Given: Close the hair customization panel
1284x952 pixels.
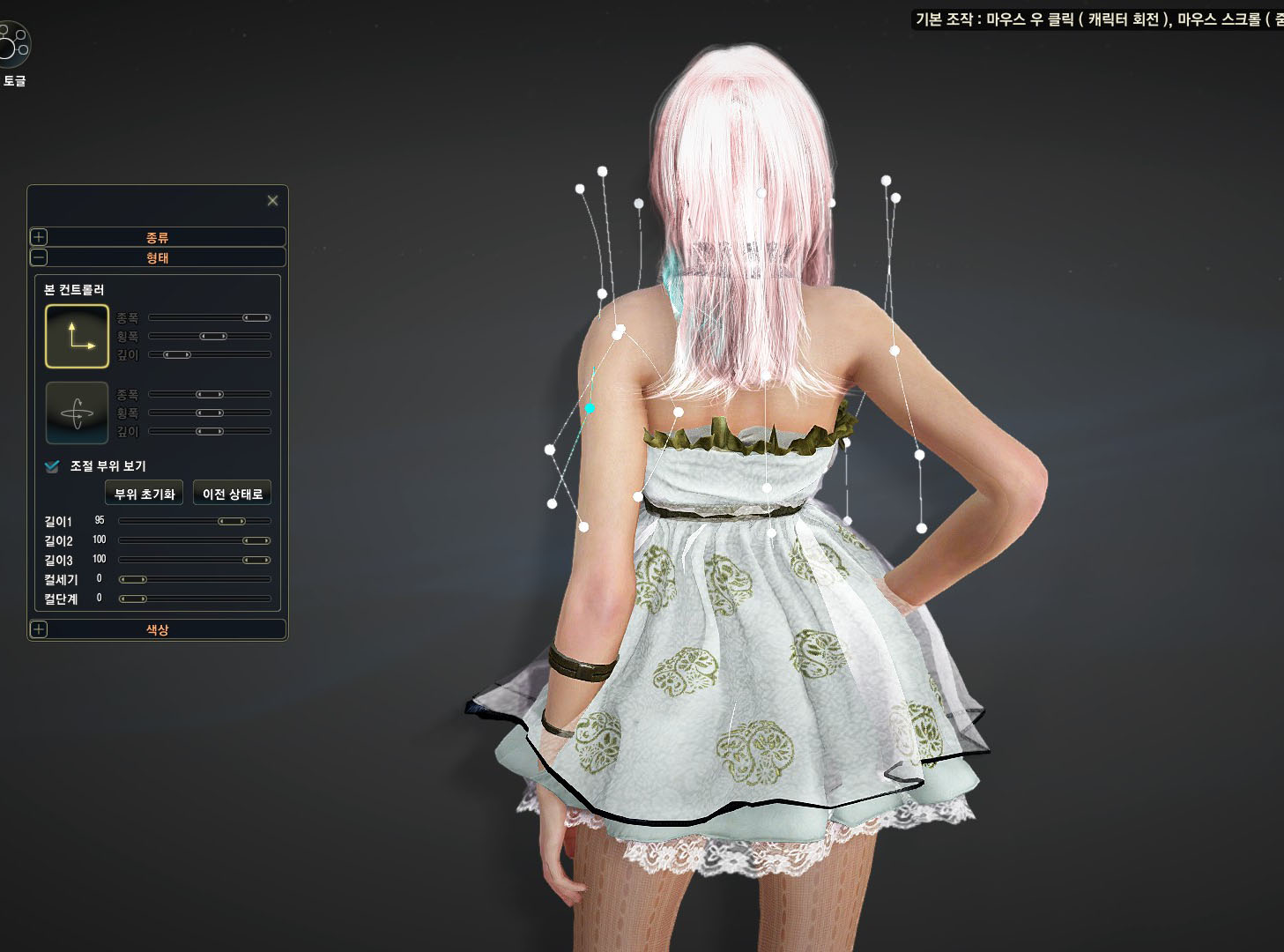Looking at the screenshot, I should coord(272,201).
